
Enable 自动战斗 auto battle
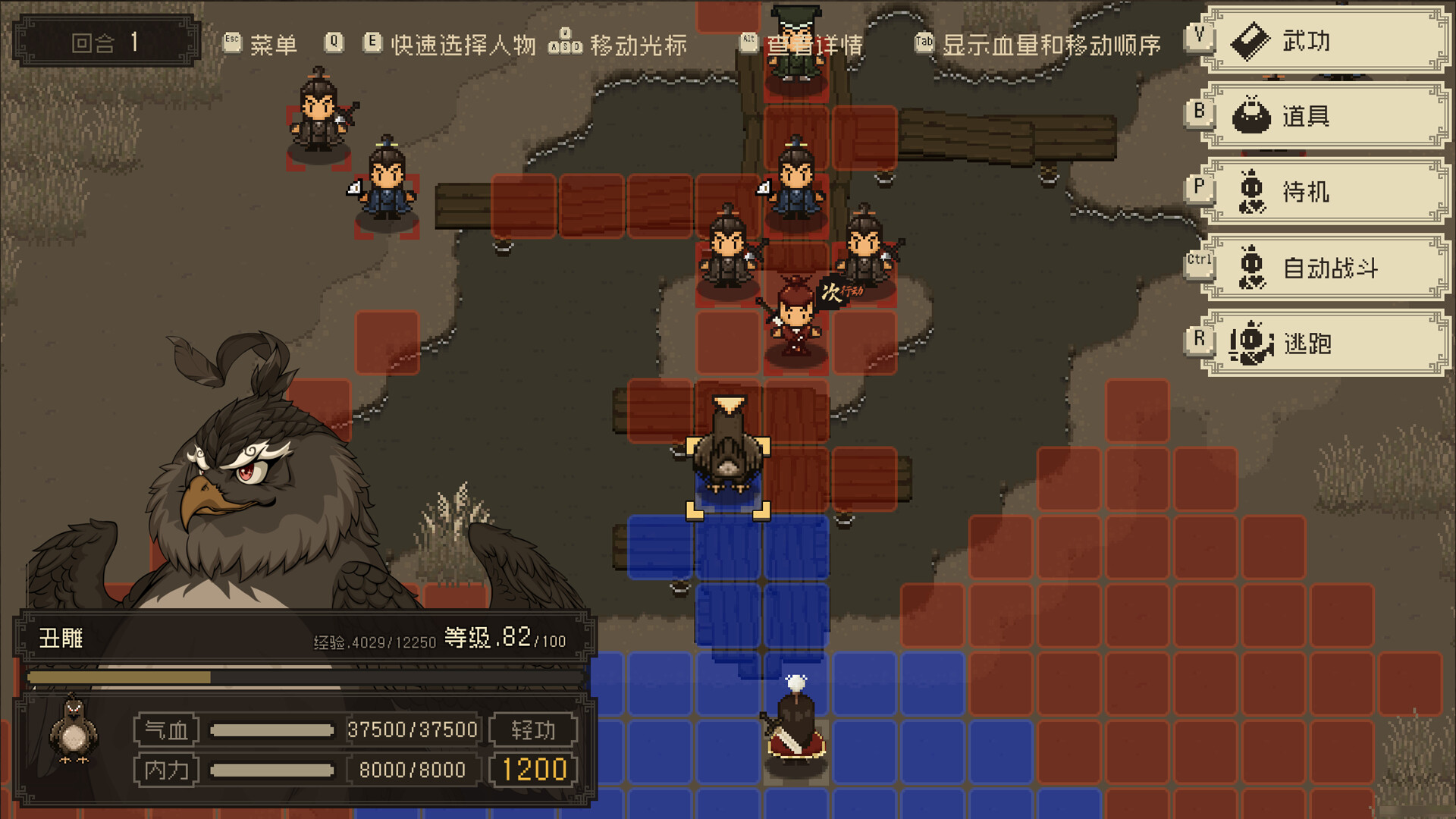(x=1327, y=268)
